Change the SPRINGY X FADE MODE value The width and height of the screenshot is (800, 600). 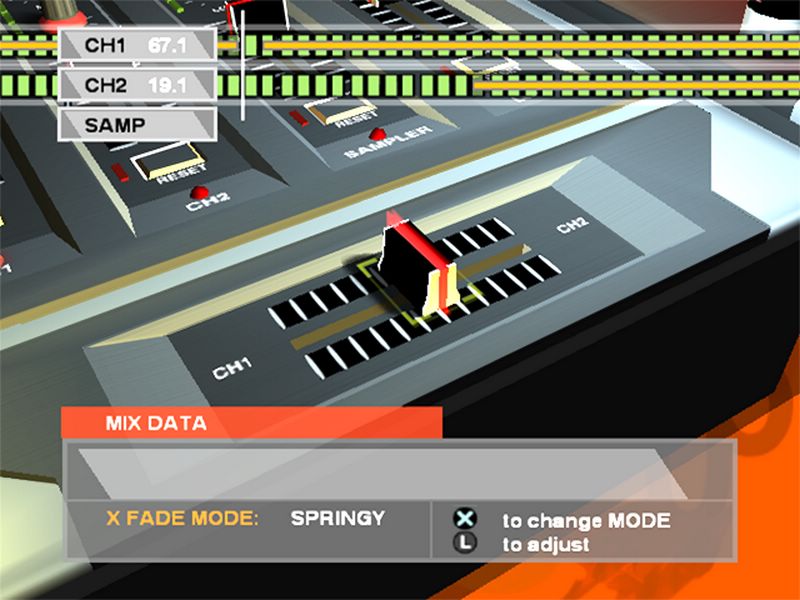click(x=337, y=519)
